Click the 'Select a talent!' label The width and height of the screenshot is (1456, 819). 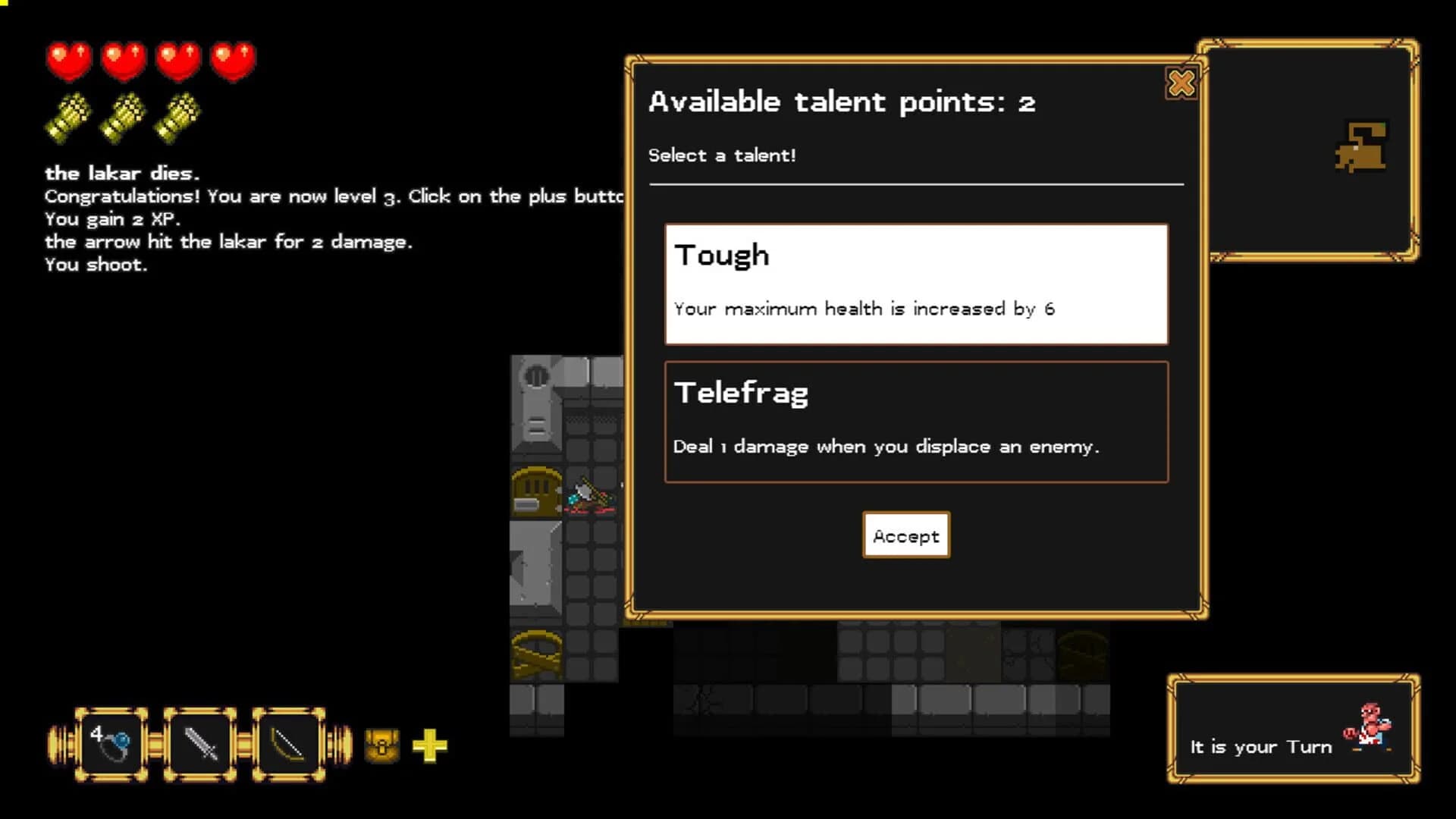coord(721,155)
